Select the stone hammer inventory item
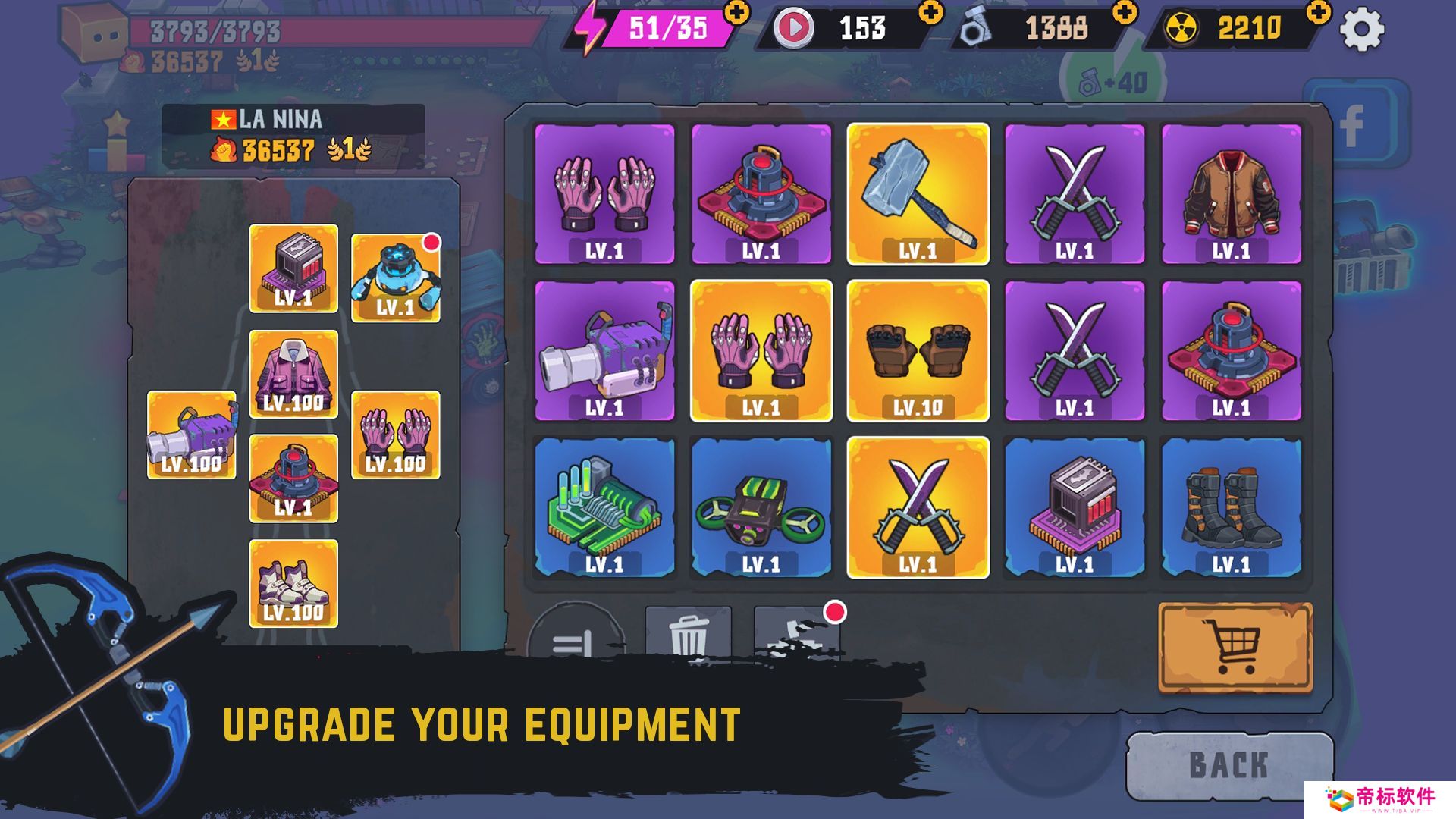The image size is (1456, 819). pyautogui.click(x=918, y=194)
